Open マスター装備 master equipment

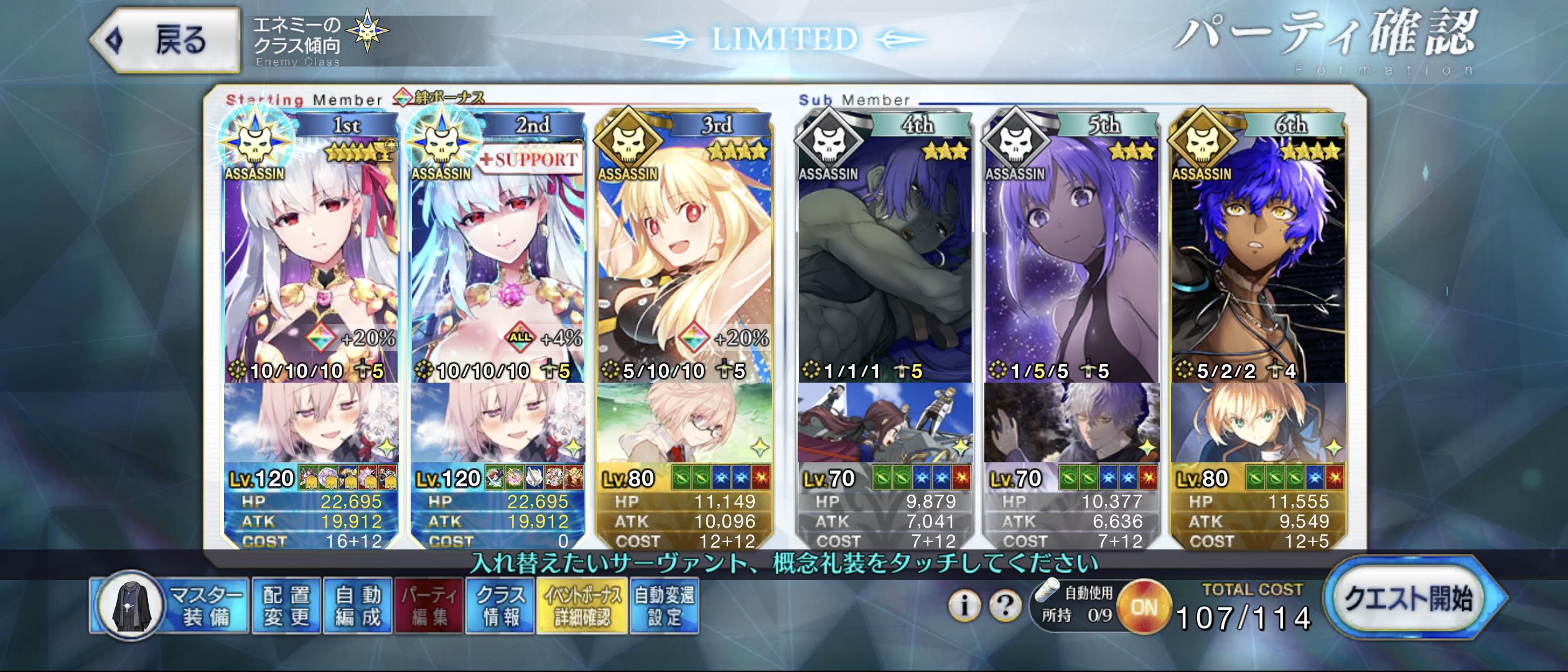click(171, 607)
